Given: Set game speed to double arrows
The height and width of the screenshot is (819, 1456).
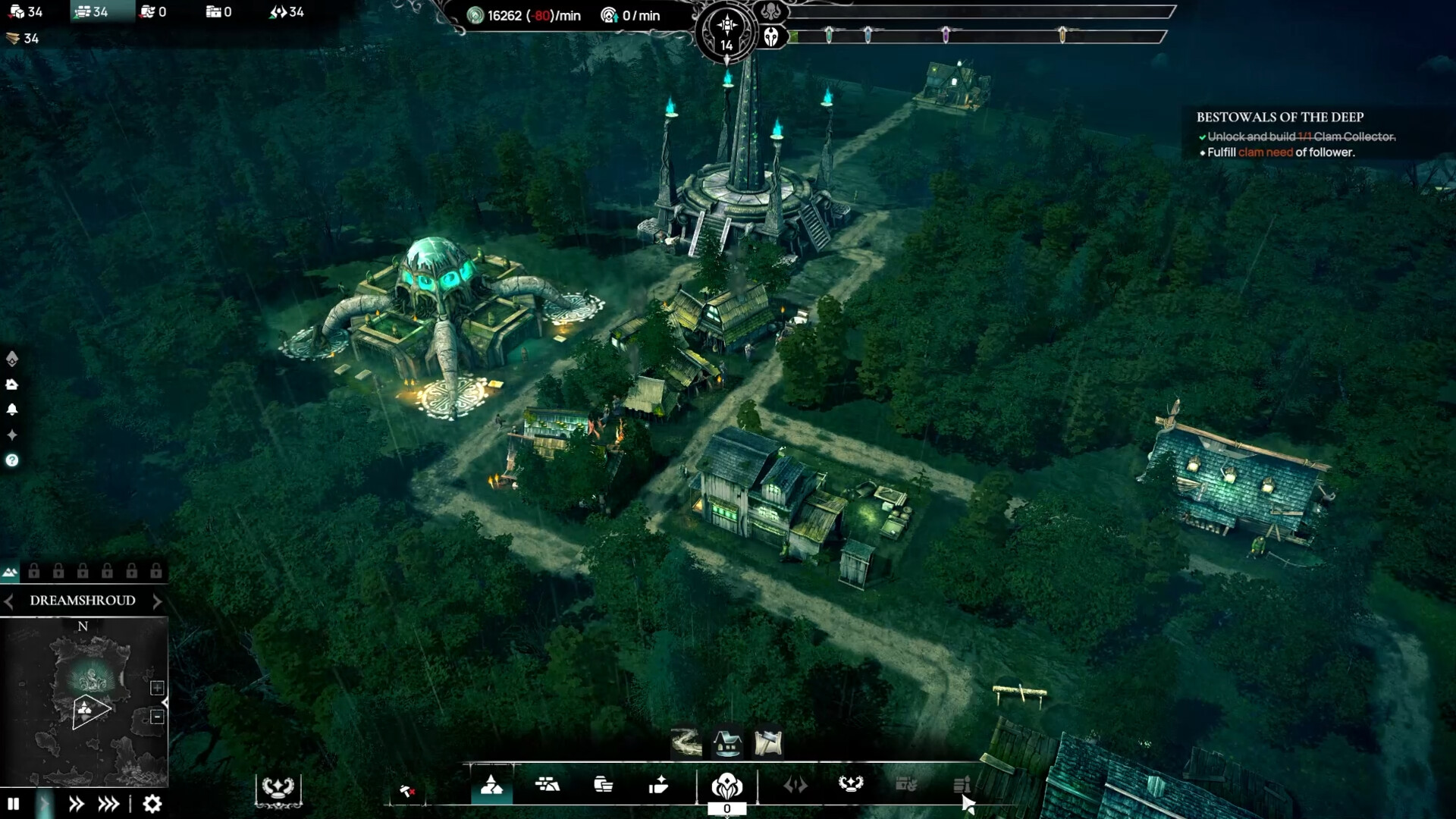Looking at the screenshot, I should (76, 804).
